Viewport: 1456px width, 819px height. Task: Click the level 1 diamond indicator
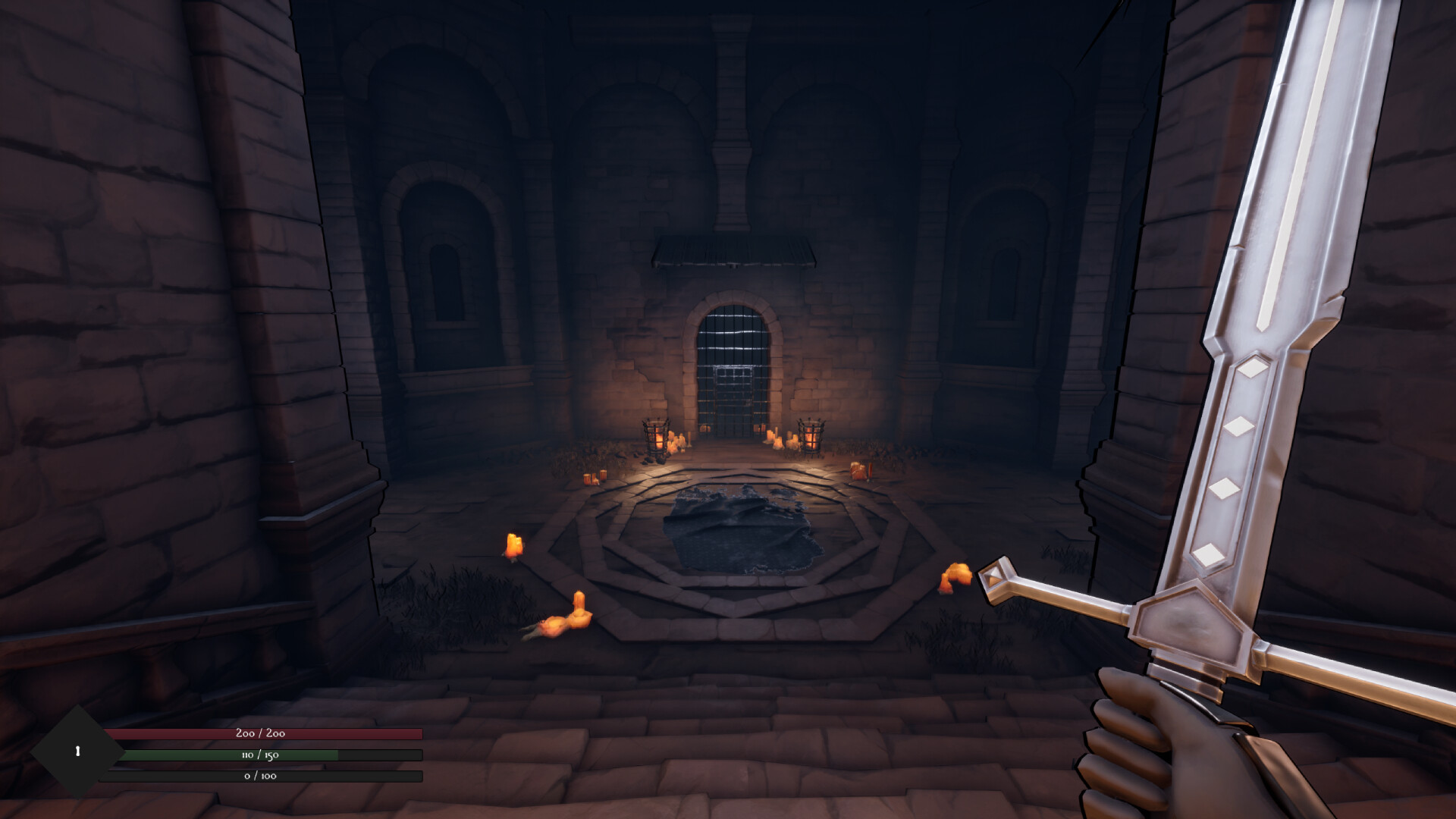76,751
